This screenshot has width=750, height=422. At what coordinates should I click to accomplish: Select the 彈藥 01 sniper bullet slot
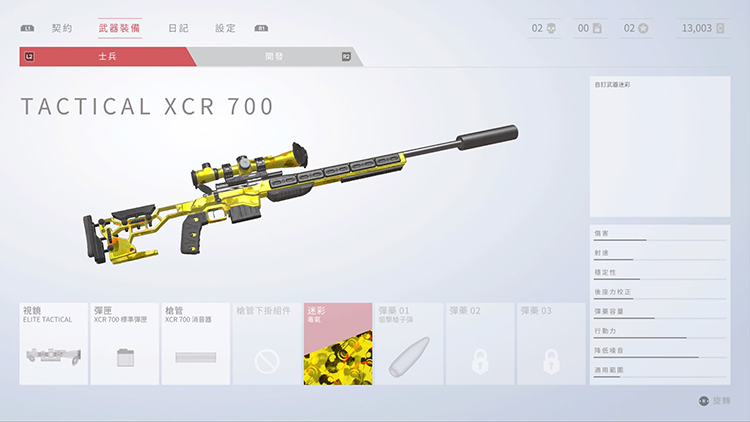409,344
